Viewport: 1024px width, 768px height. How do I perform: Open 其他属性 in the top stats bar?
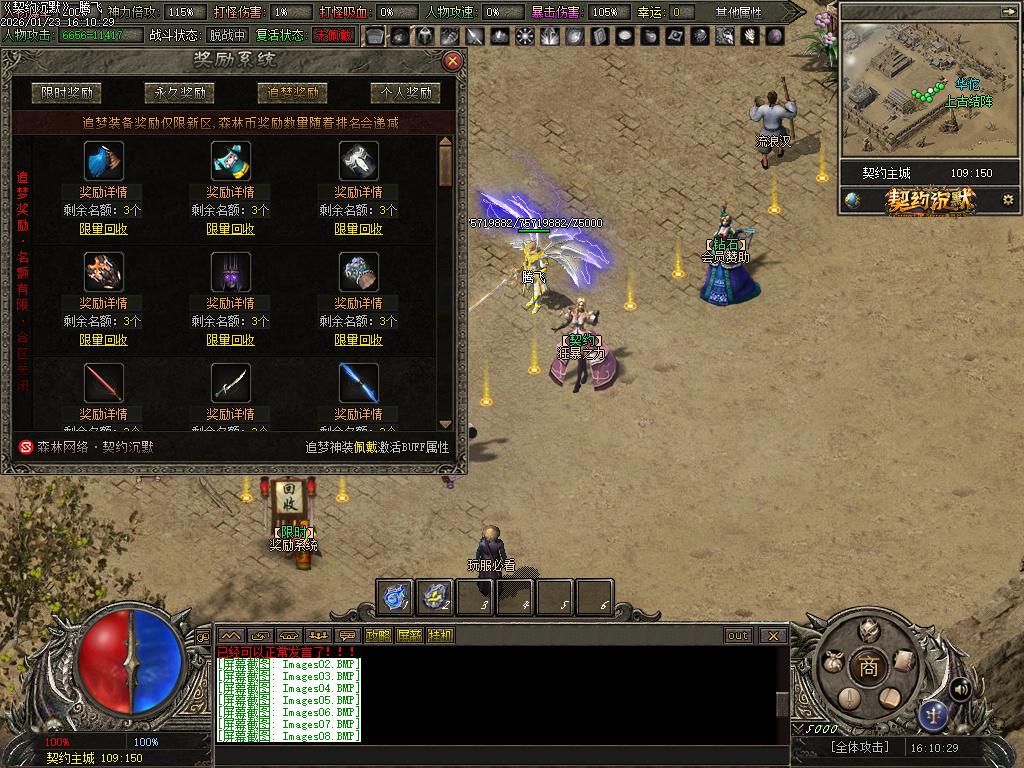pos(738,12)
